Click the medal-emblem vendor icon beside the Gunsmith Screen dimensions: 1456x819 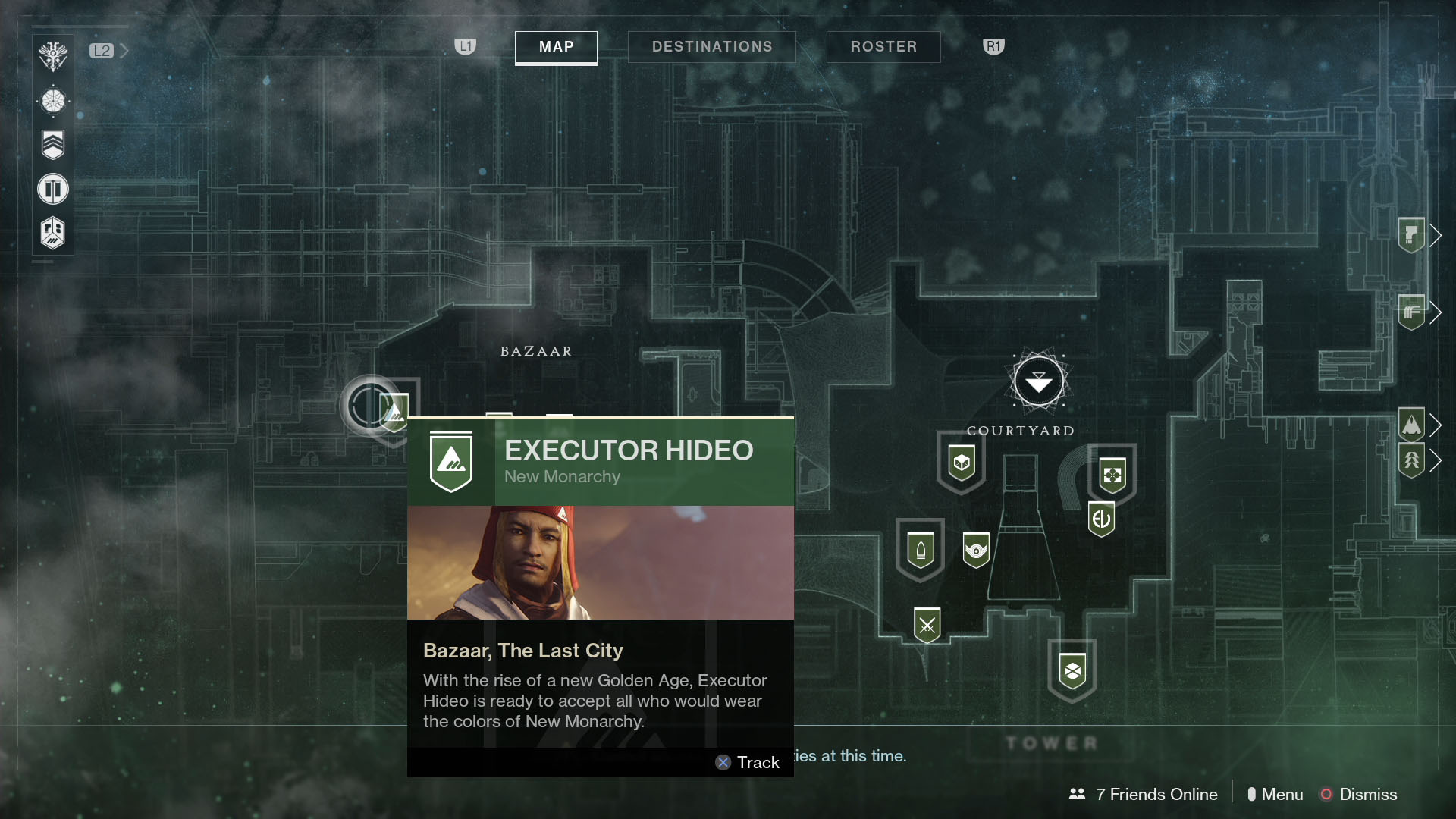(x=976, y=551)
